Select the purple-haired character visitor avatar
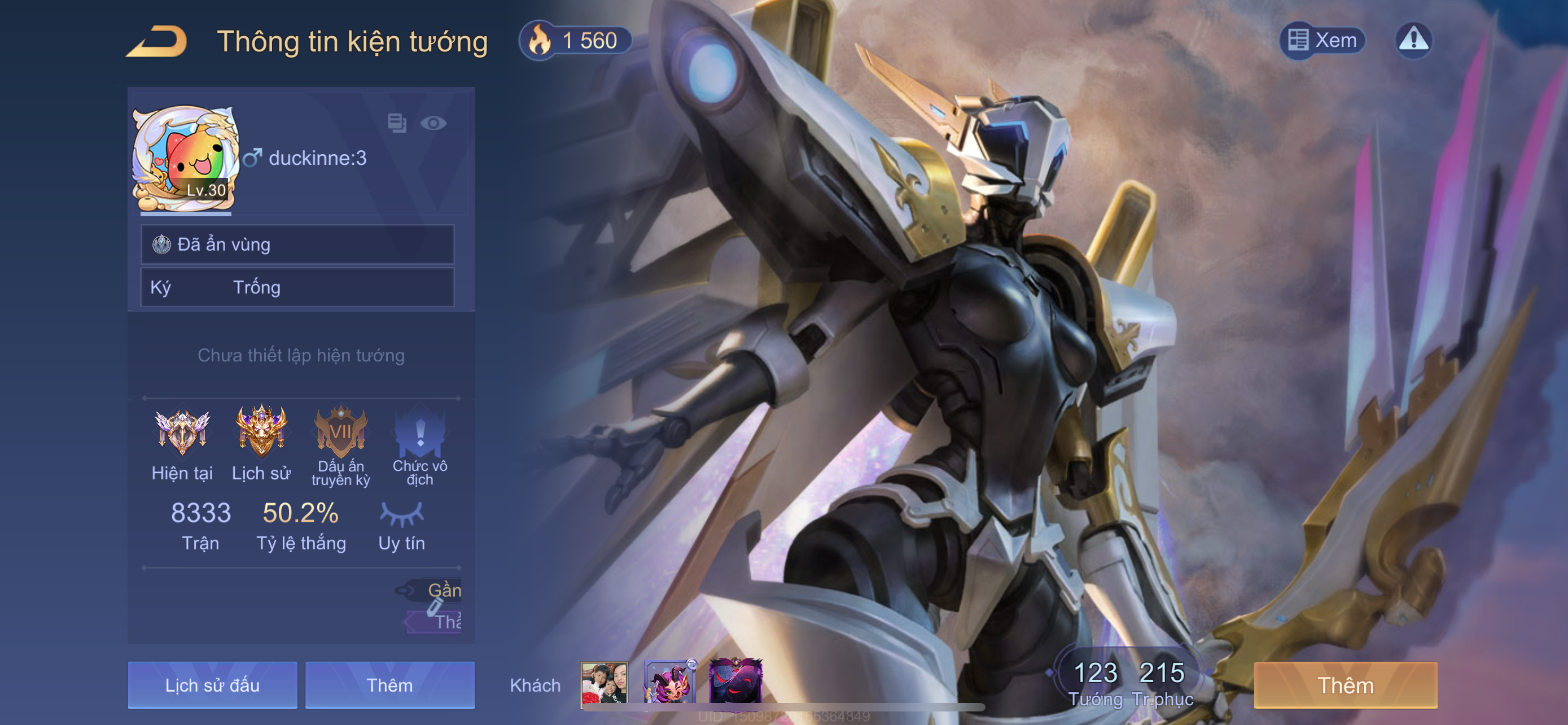 (669, 683)
